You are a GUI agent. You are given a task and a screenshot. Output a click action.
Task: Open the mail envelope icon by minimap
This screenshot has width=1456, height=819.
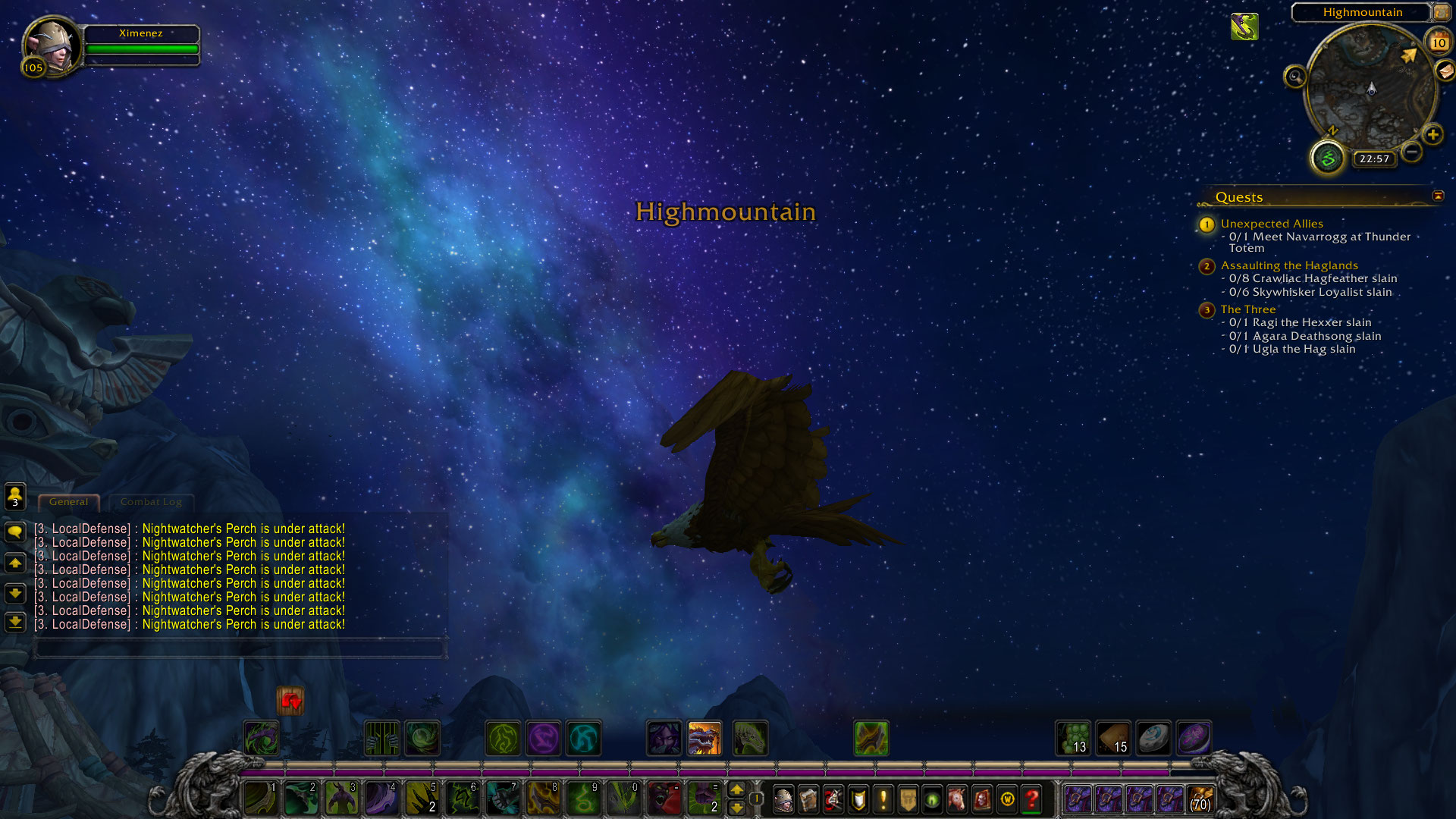pyautogui.click(x=1445, y=71)
